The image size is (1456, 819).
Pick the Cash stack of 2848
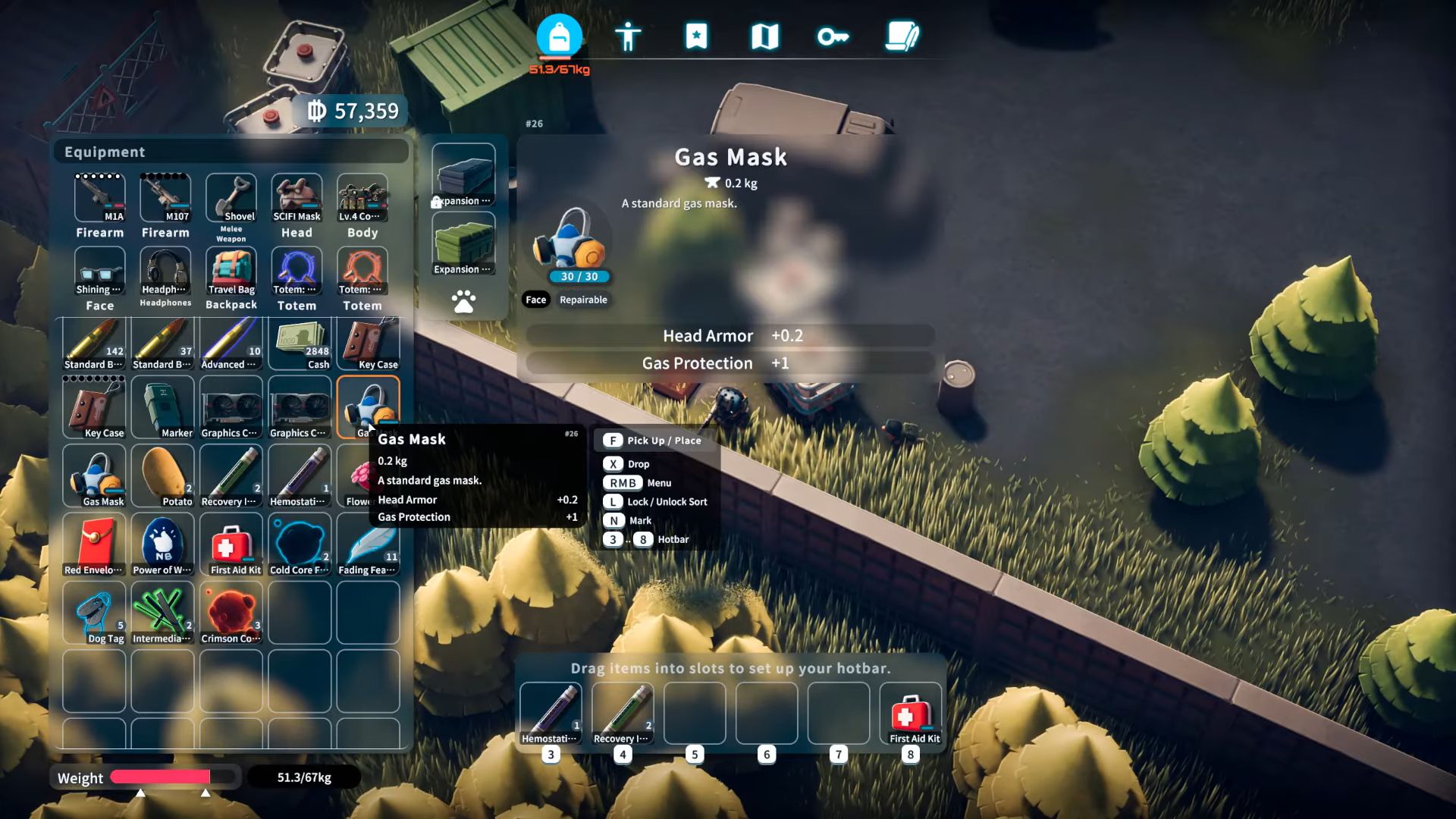point(300,344)
